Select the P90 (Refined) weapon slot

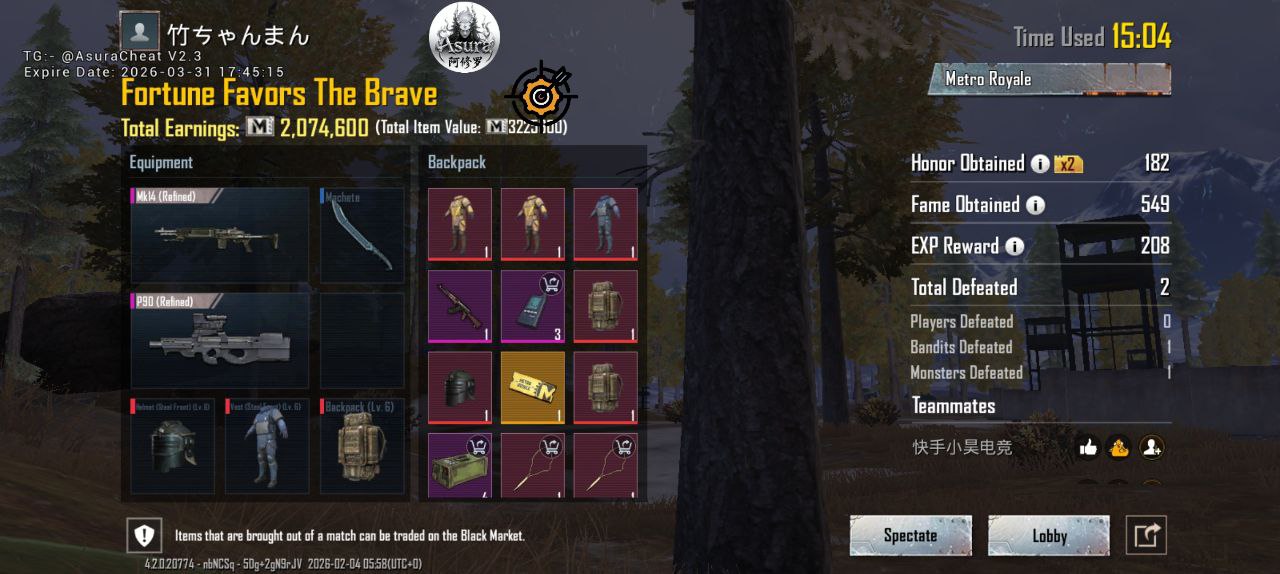(219, 341)
